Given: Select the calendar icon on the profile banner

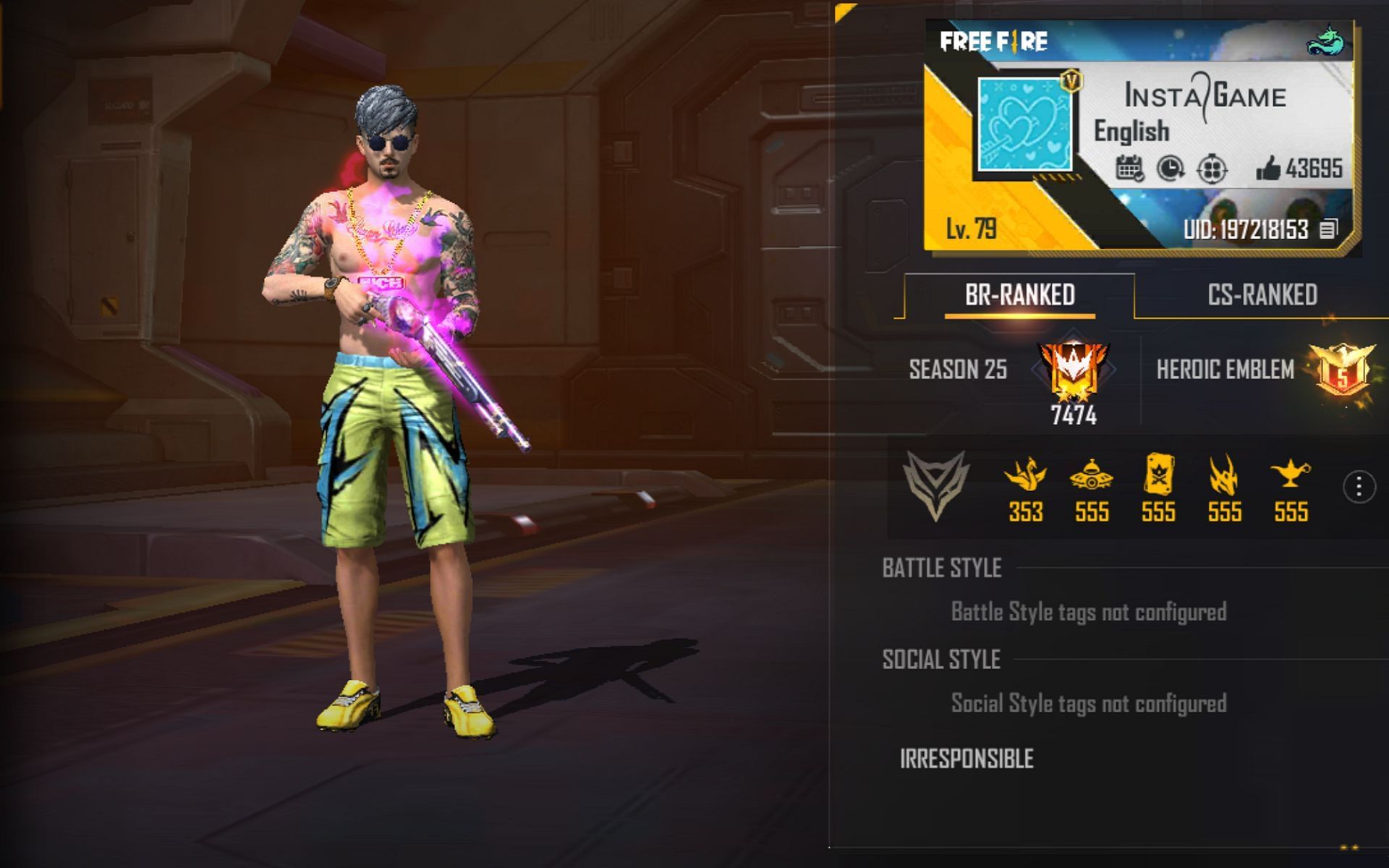Looking at the screenshot, I should pos(1129,166).
